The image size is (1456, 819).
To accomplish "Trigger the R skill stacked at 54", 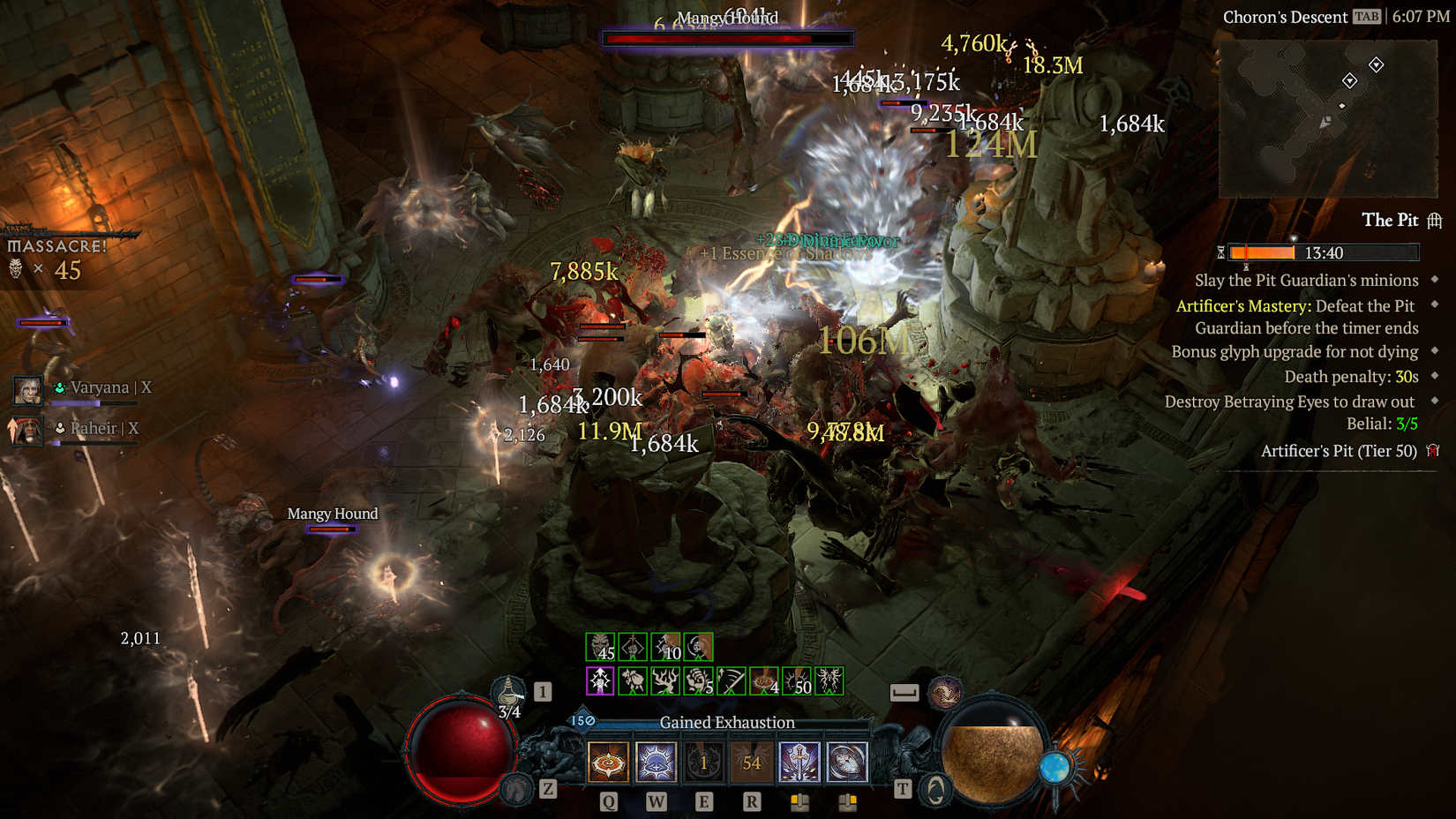I will 751,762.
